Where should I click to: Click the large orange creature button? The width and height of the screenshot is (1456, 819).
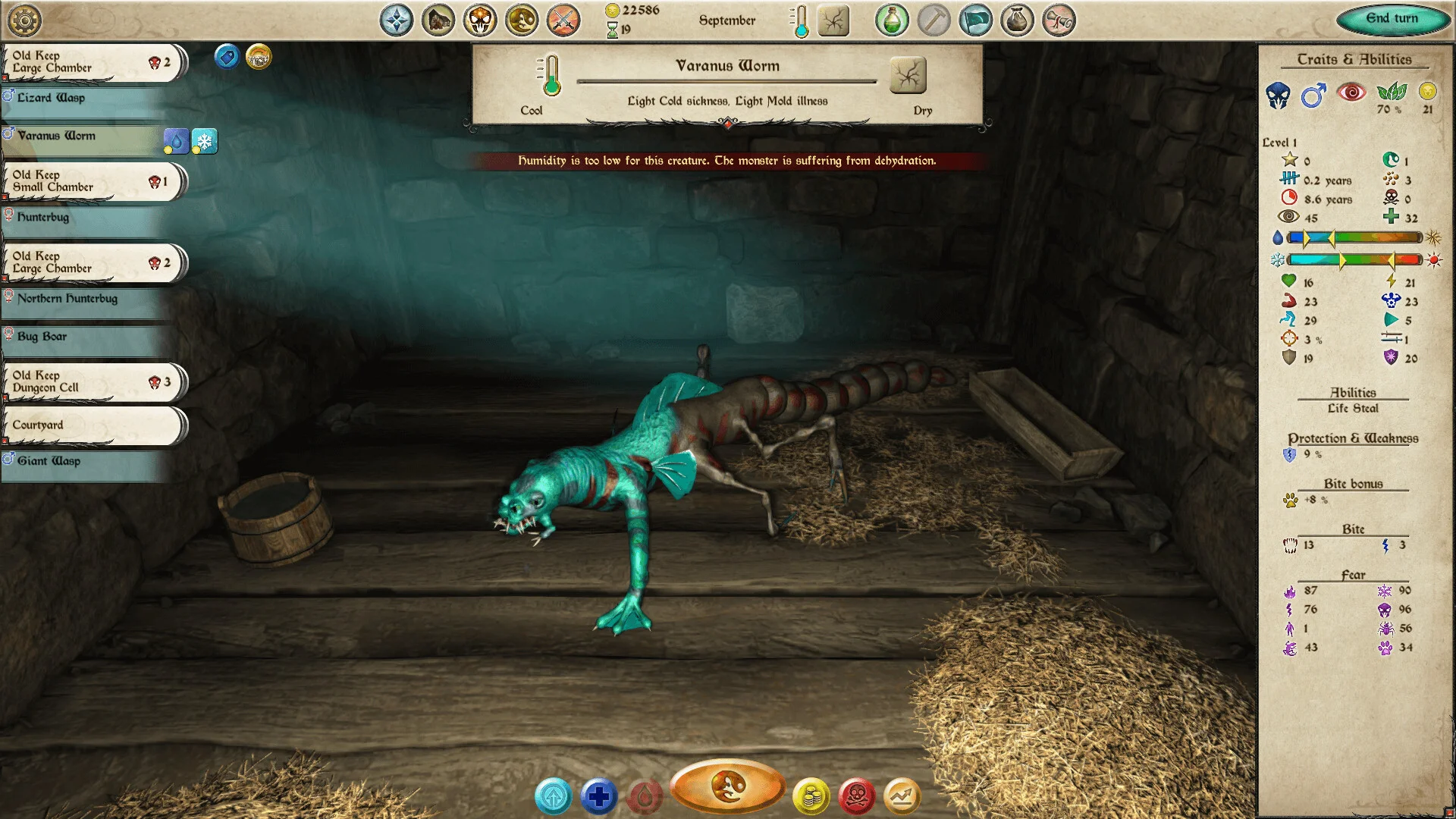[727, 786]
